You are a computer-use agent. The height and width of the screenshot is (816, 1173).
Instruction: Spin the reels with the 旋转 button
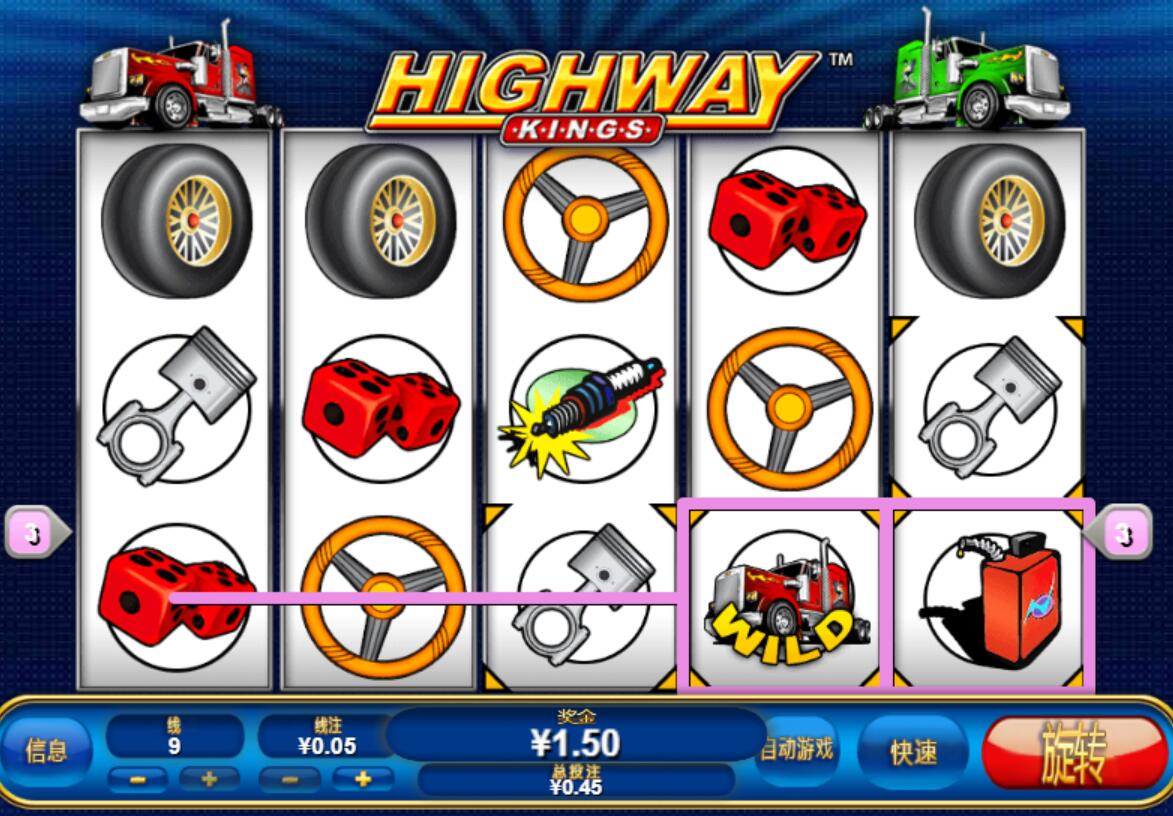(x=1073, y=753)
